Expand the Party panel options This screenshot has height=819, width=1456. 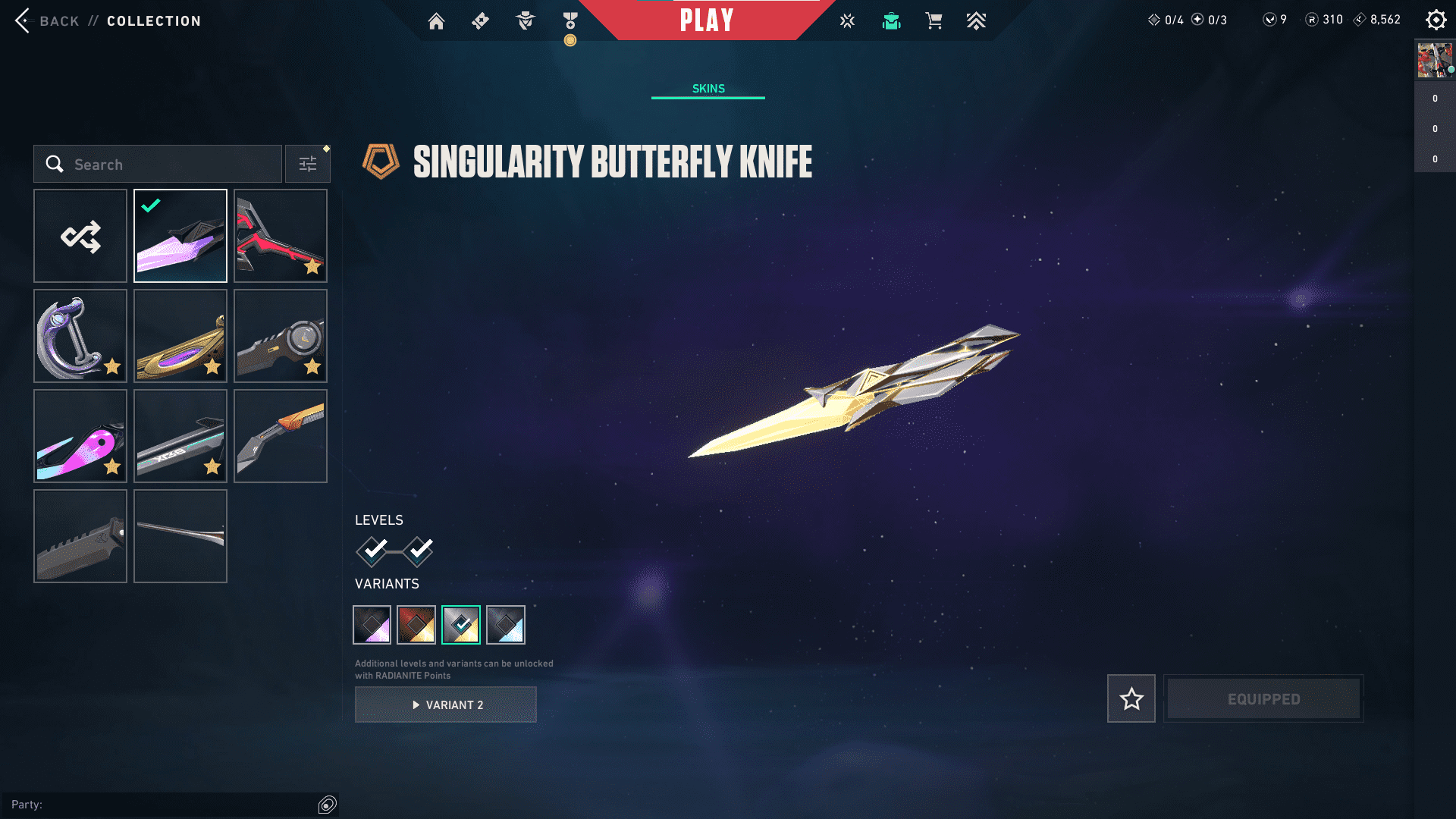click(x=328, y=805)
